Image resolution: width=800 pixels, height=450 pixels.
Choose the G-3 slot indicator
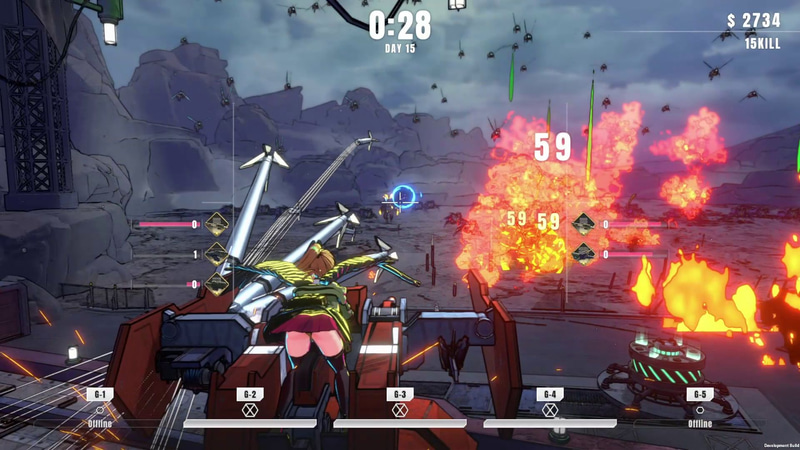click(400, 409)
